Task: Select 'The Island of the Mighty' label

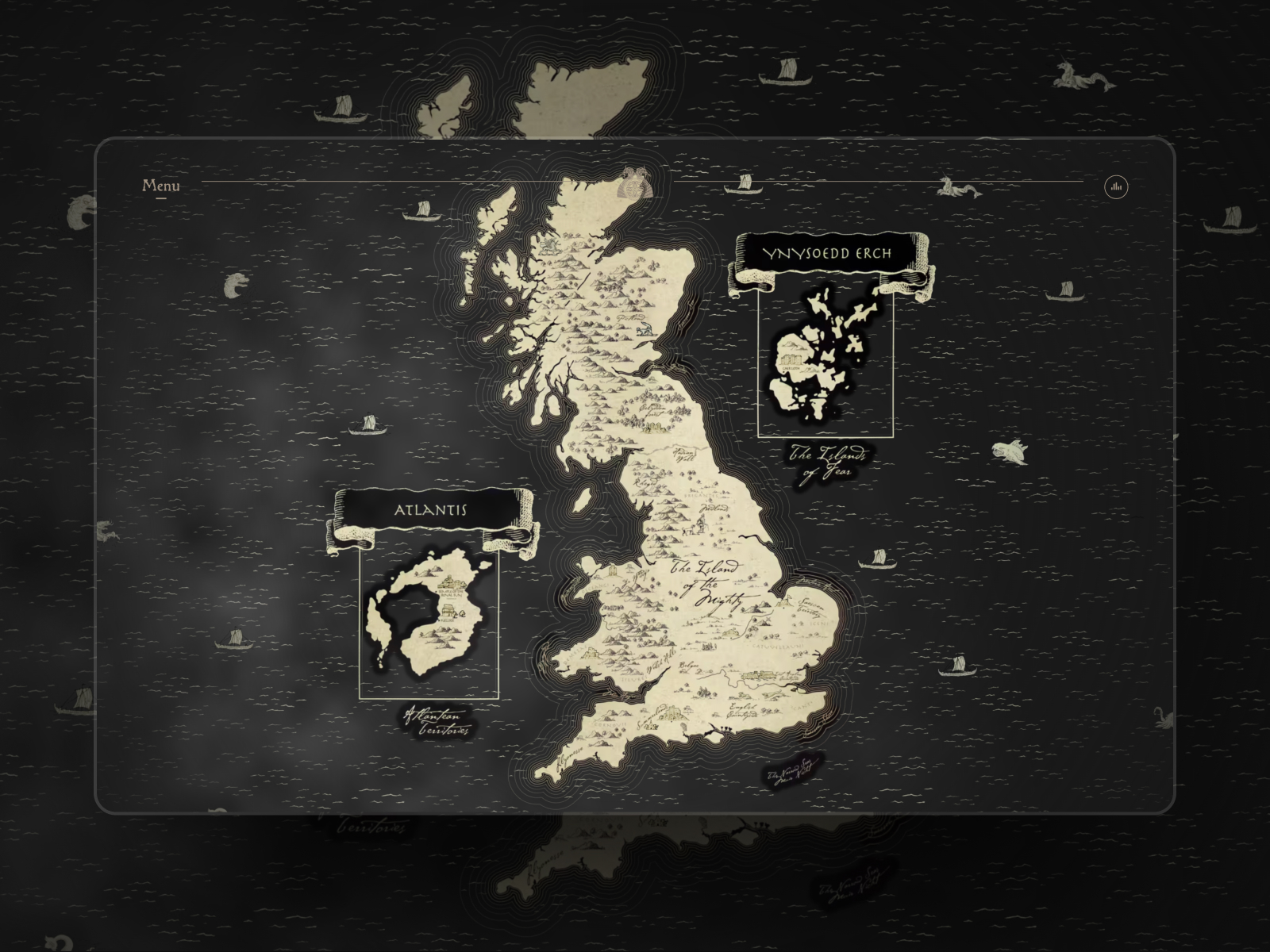Action: pyautogui.click(x=706, y=583)
